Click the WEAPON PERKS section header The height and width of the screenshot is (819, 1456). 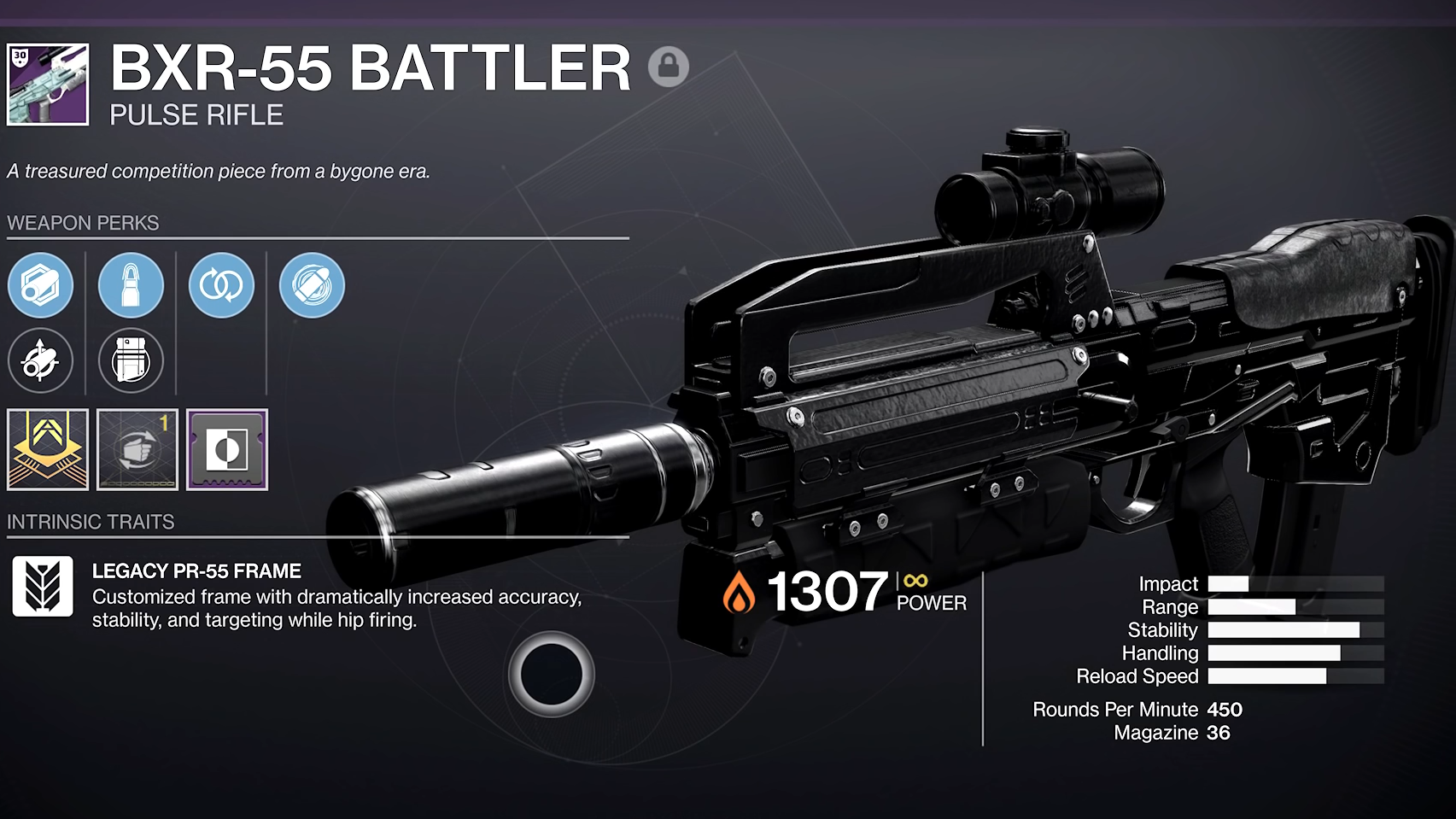pos(83,224)
